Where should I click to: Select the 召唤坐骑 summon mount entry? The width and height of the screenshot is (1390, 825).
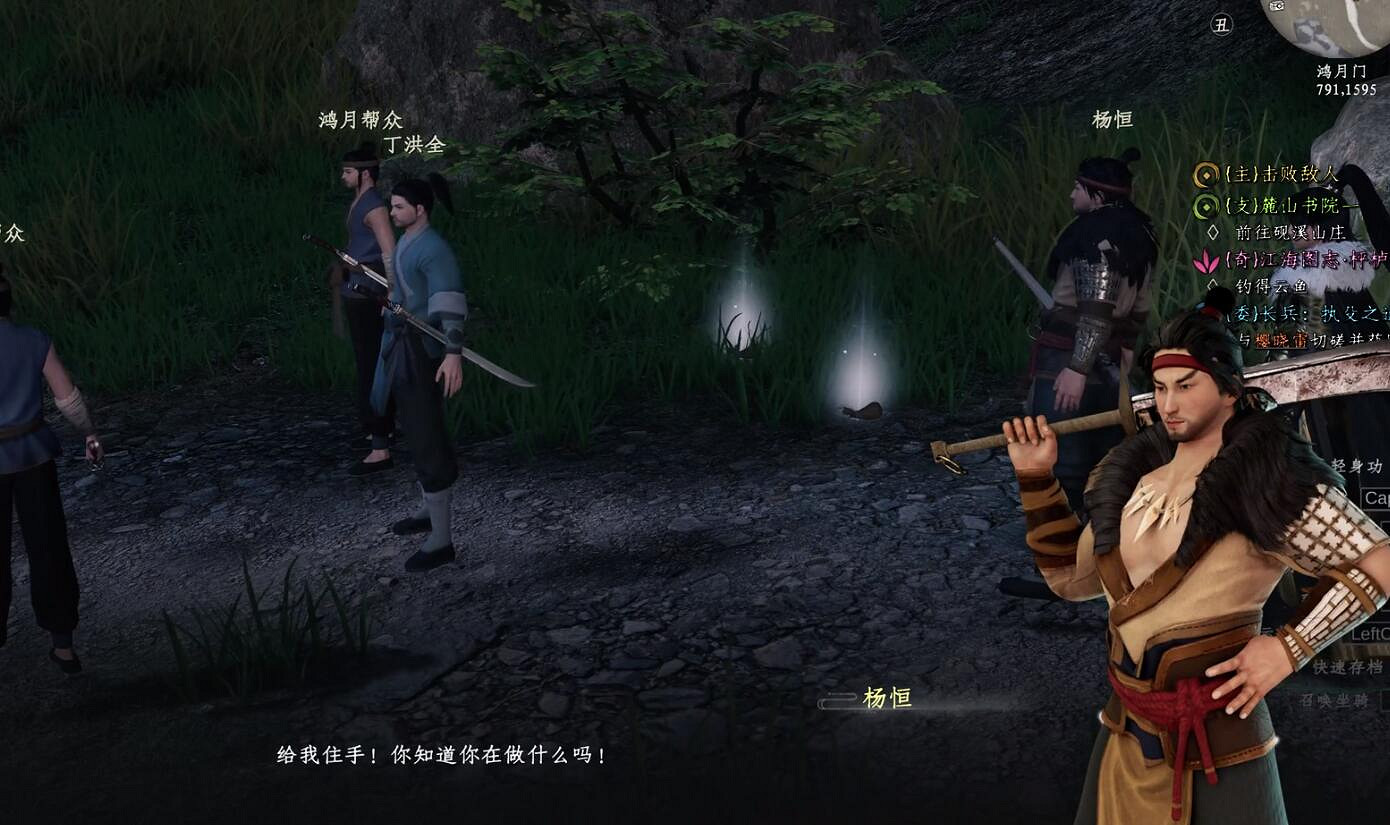[1334, 698]
